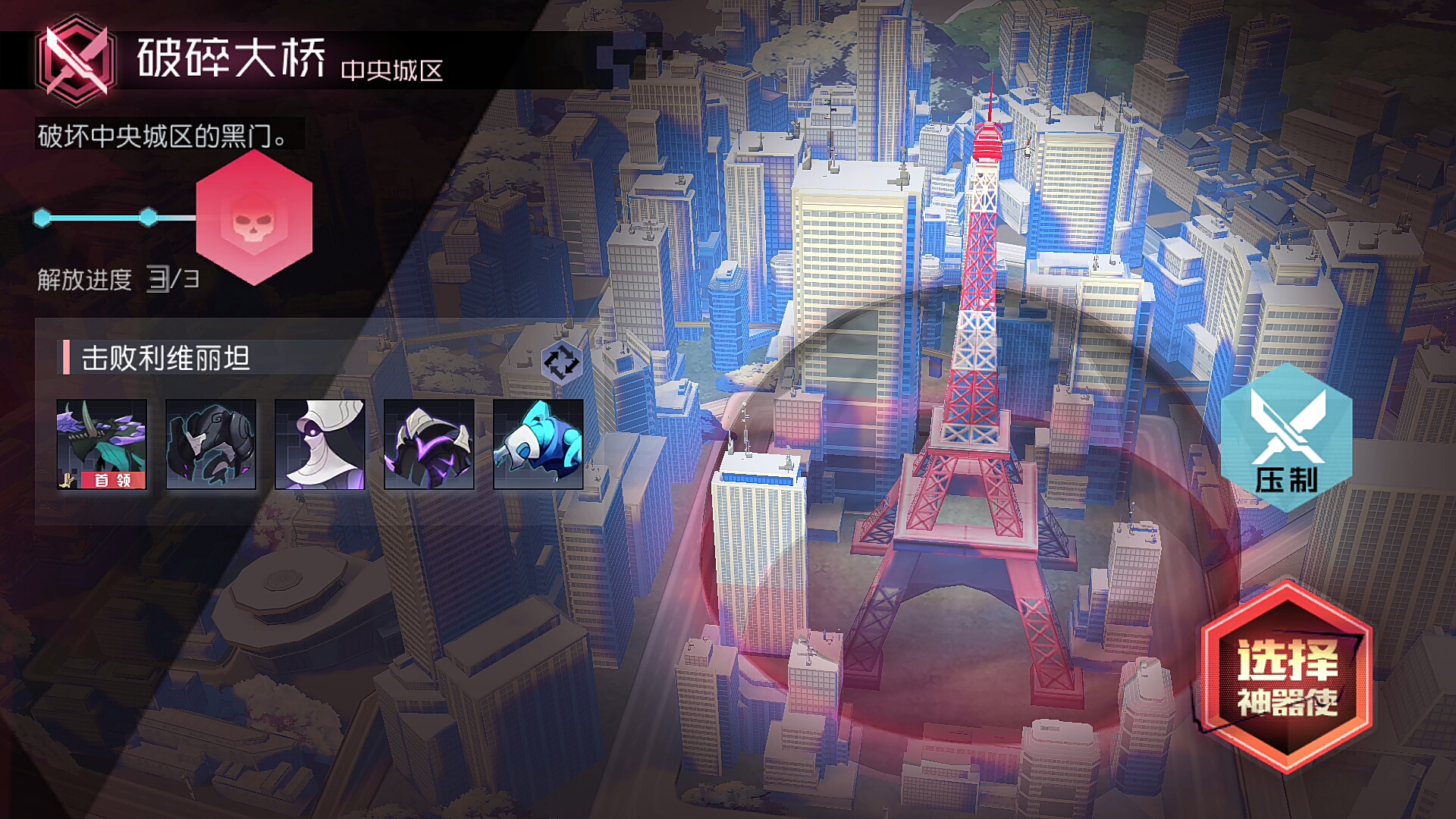Activate the 压制 crossed-swords hexagon

coord(1287,438)
